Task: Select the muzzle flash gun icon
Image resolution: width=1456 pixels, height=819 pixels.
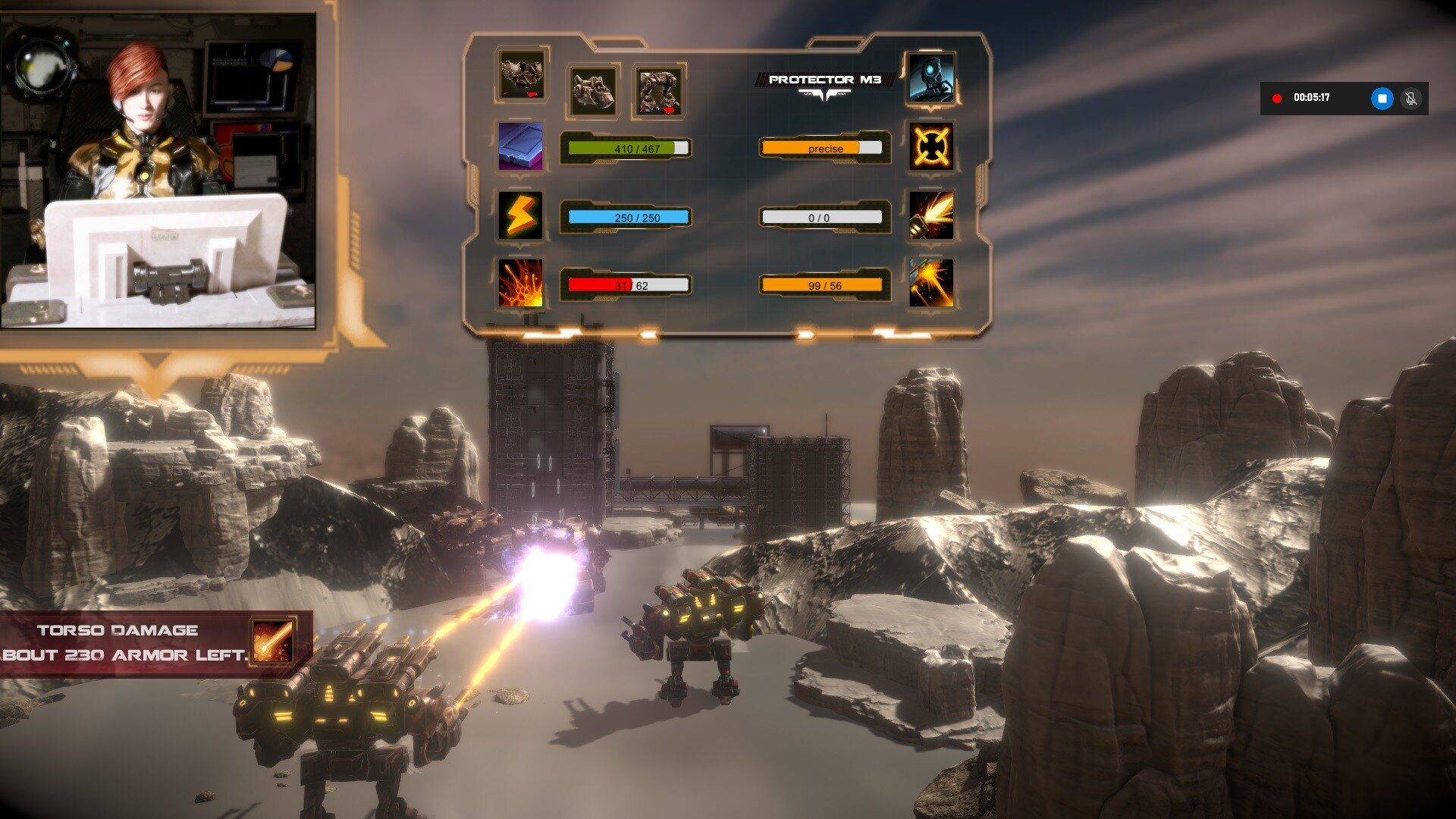Action: pyautogui.click(x=930, y=215)
